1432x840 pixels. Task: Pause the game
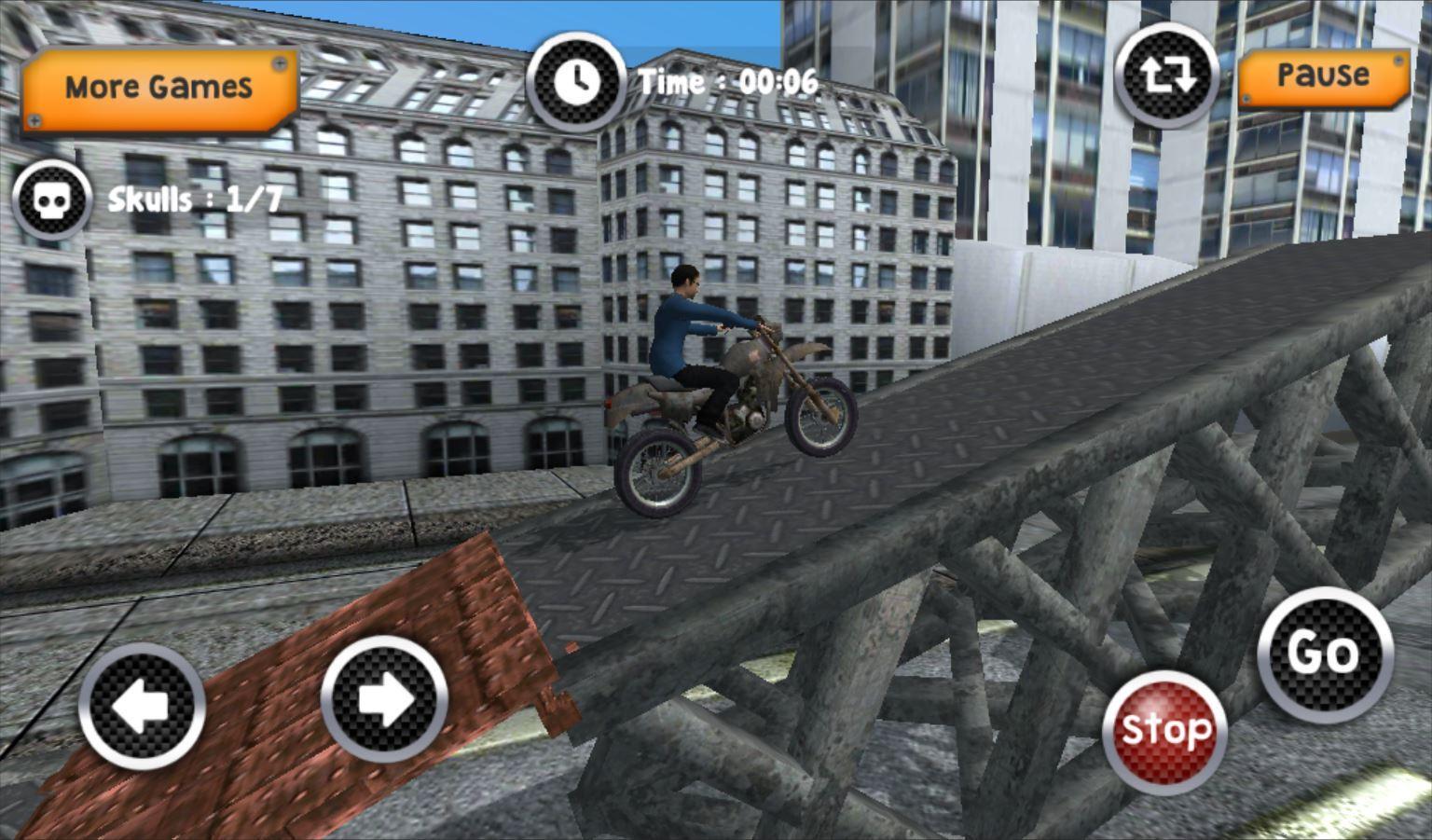point(1324,77)
